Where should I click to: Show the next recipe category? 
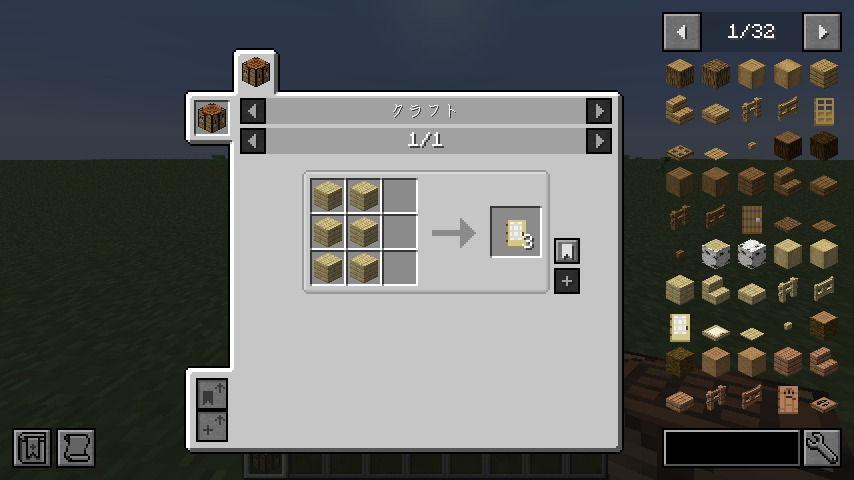click(x=598, y=111)
